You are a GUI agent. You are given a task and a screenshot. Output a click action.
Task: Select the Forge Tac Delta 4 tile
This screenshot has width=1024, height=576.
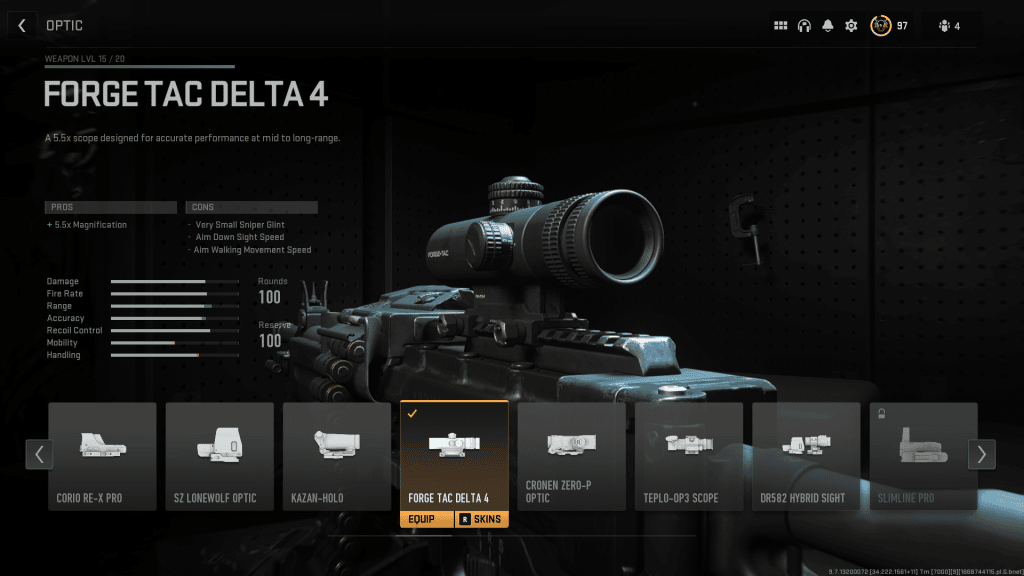(454, 456)
